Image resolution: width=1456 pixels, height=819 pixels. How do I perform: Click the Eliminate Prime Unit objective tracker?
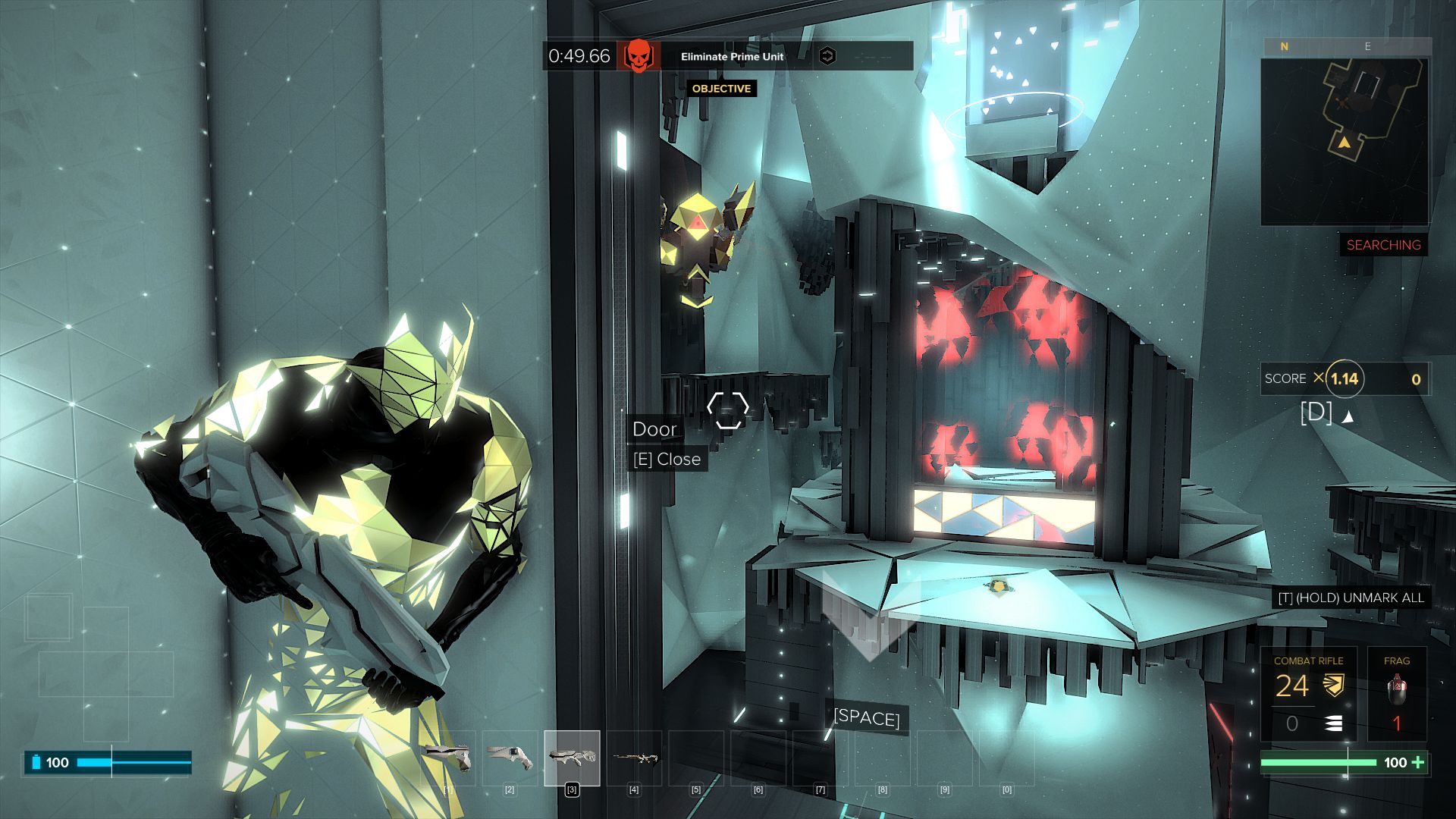732,56
